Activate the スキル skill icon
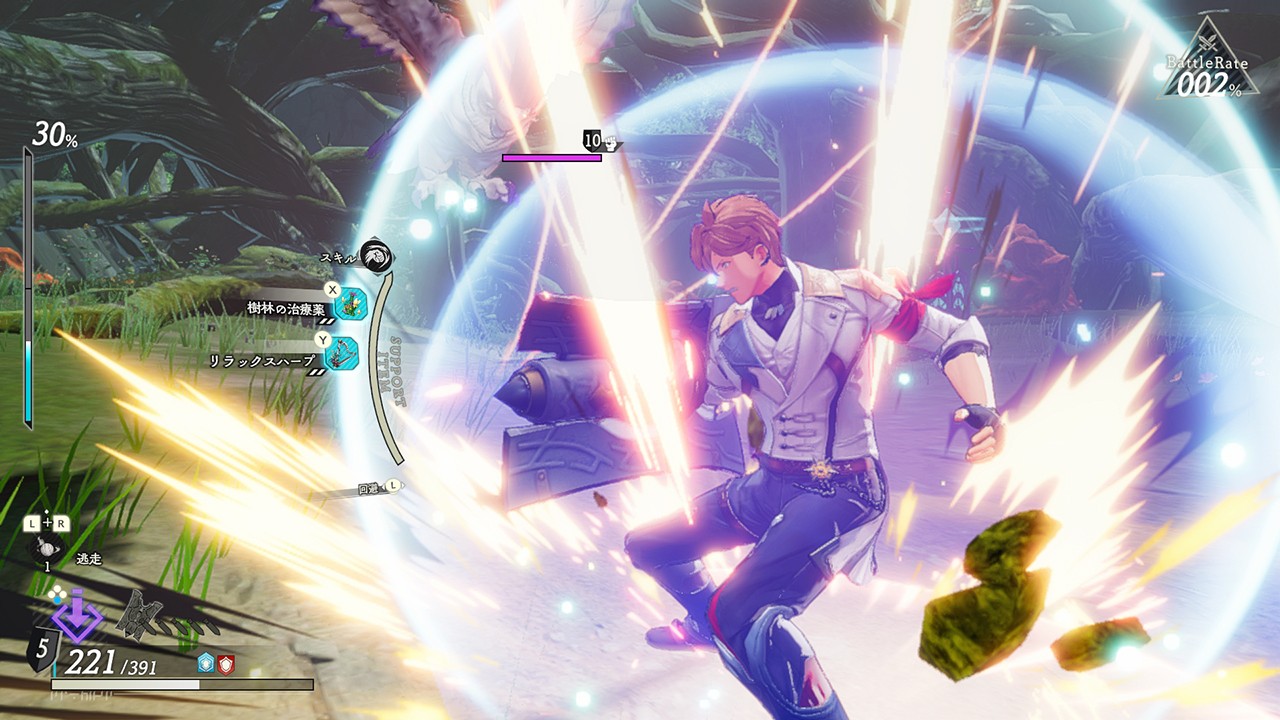The image size is (1280, 720). pyautogui.click(x=377, y=255)
